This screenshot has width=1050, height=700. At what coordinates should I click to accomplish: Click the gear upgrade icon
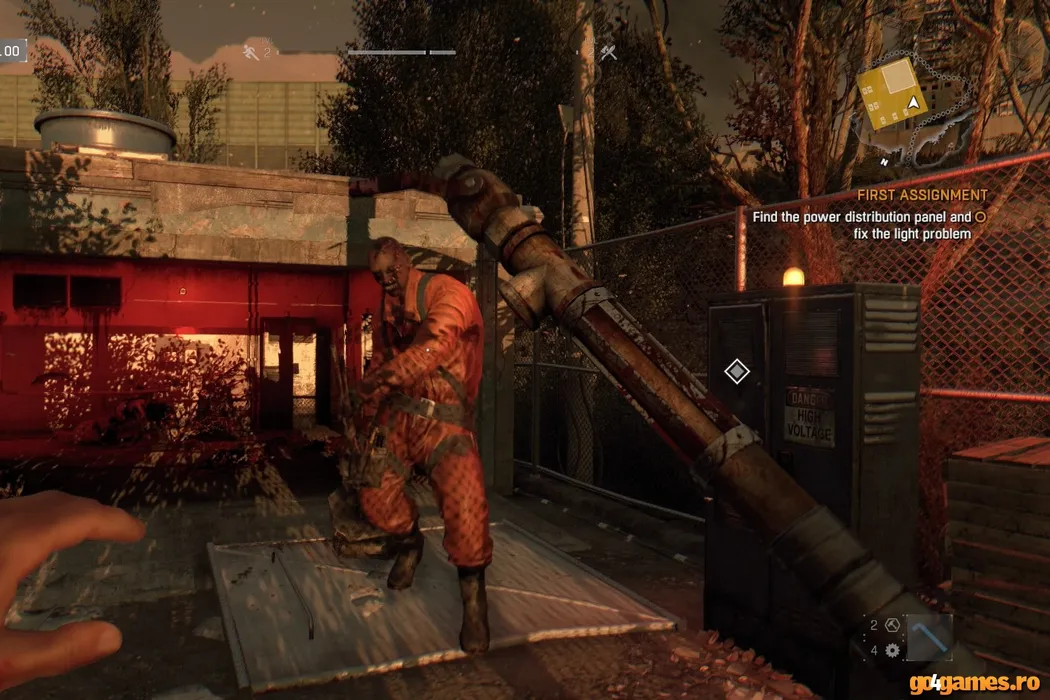892,650
